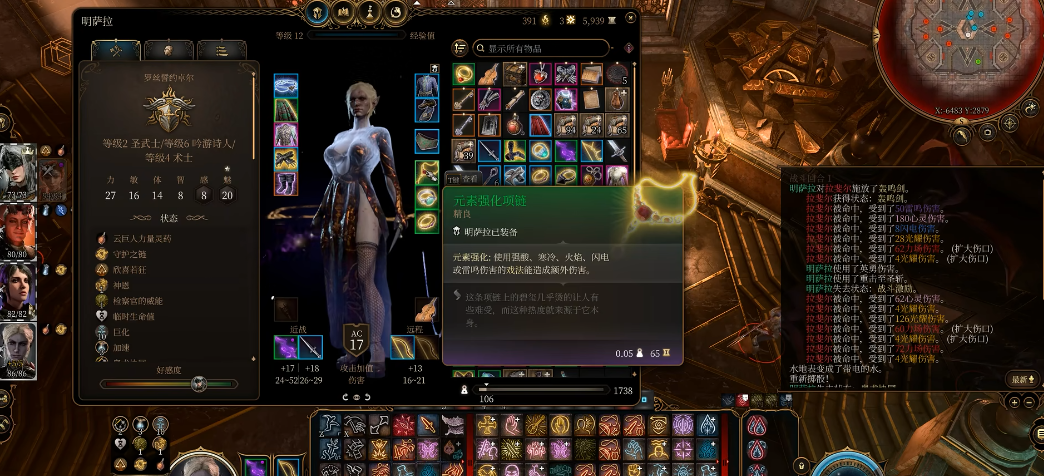Select the ranged bow weapon slot
The width and height of the screenshot is (1044, 476).
tap(402, 347)
